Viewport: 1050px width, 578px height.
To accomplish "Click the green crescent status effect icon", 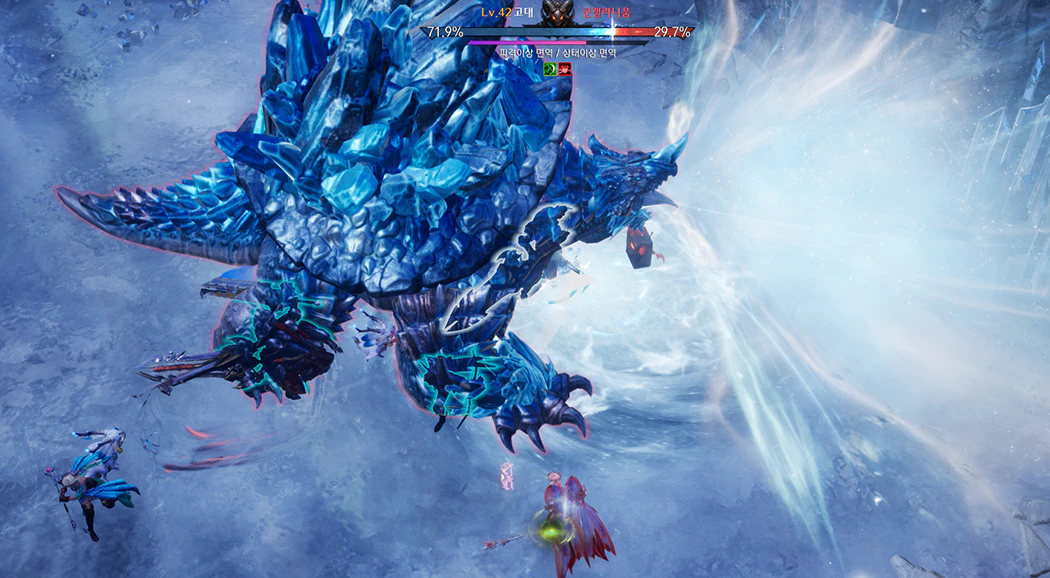I will tap(549, 68).
